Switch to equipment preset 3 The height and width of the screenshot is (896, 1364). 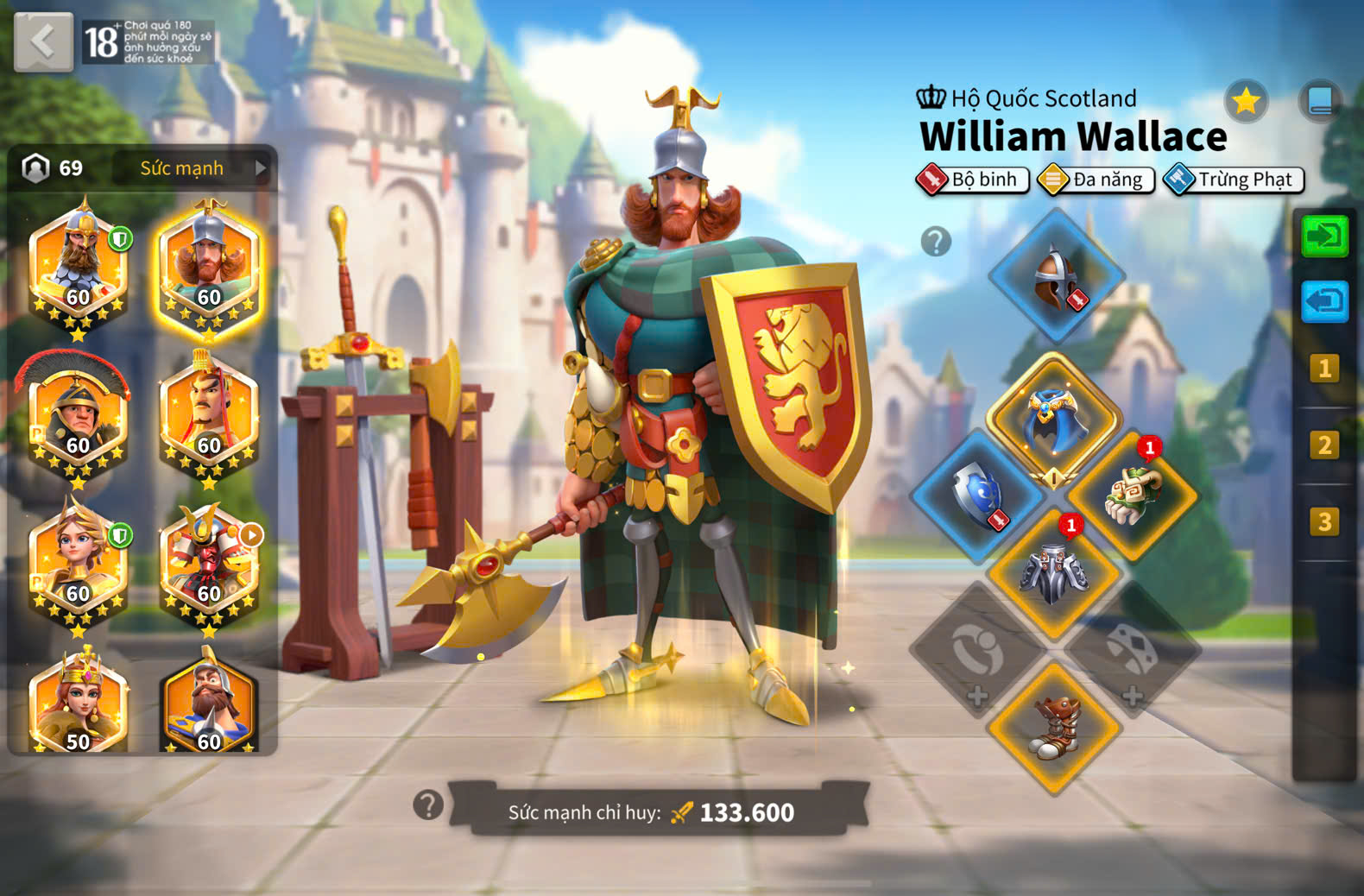point(1324,521)
